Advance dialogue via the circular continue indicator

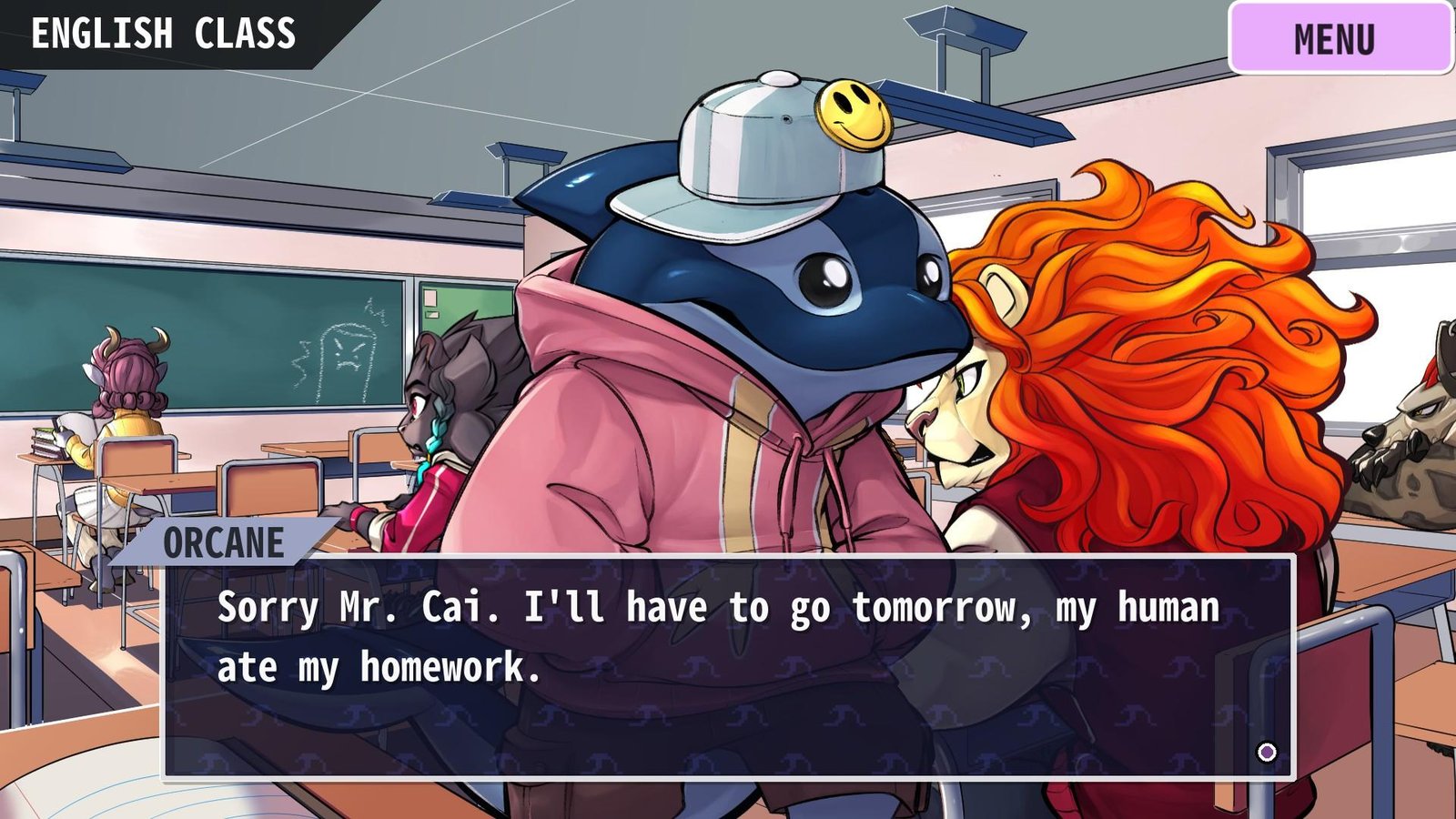[x=1267, y=752]
